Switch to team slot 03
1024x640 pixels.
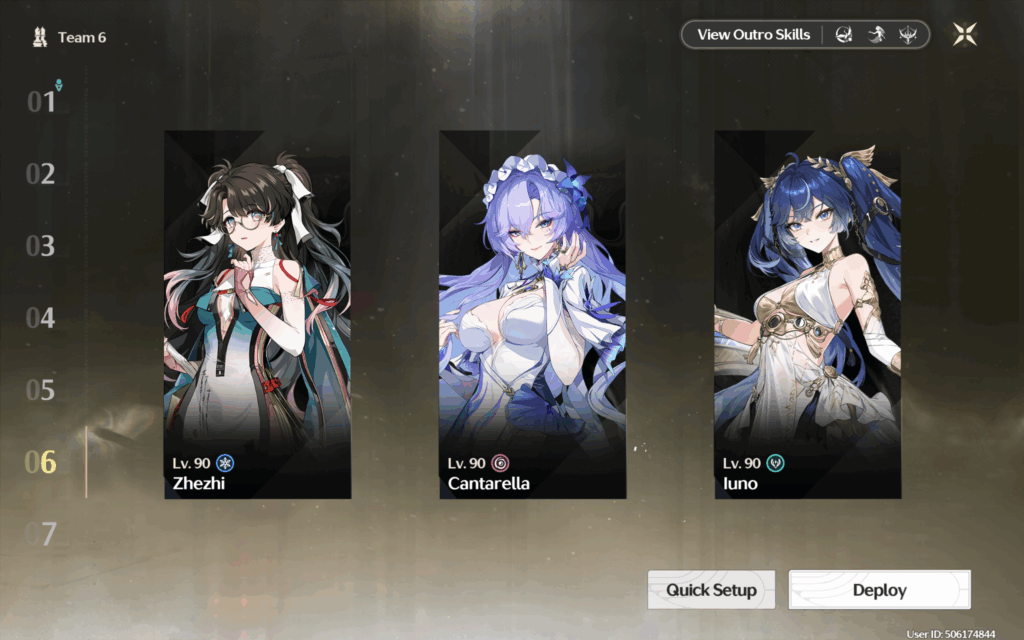point(41,246)
